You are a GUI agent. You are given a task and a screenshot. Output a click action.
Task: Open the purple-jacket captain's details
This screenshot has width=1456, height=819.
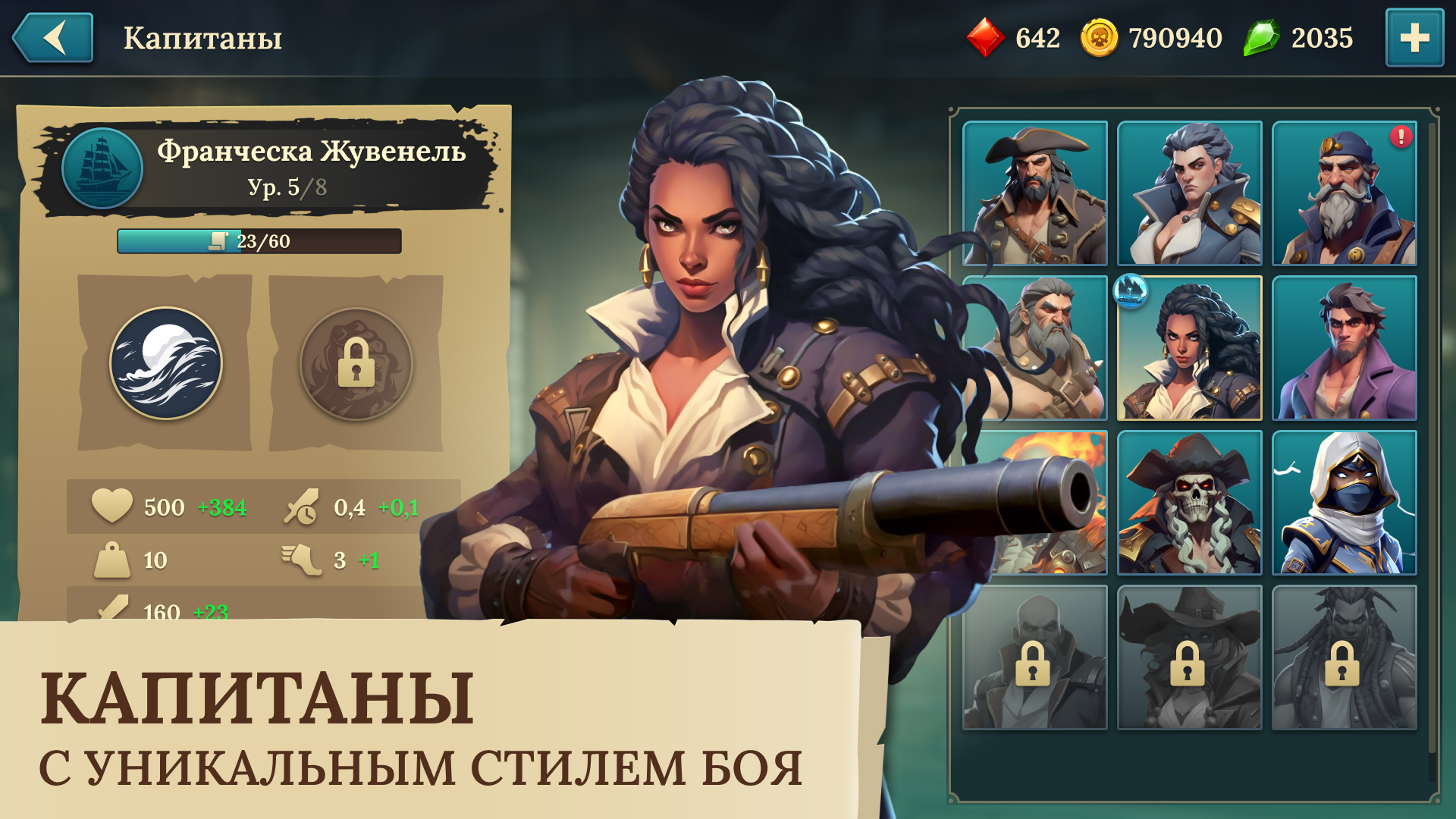pyautogui.click(x=1346, y=347)
